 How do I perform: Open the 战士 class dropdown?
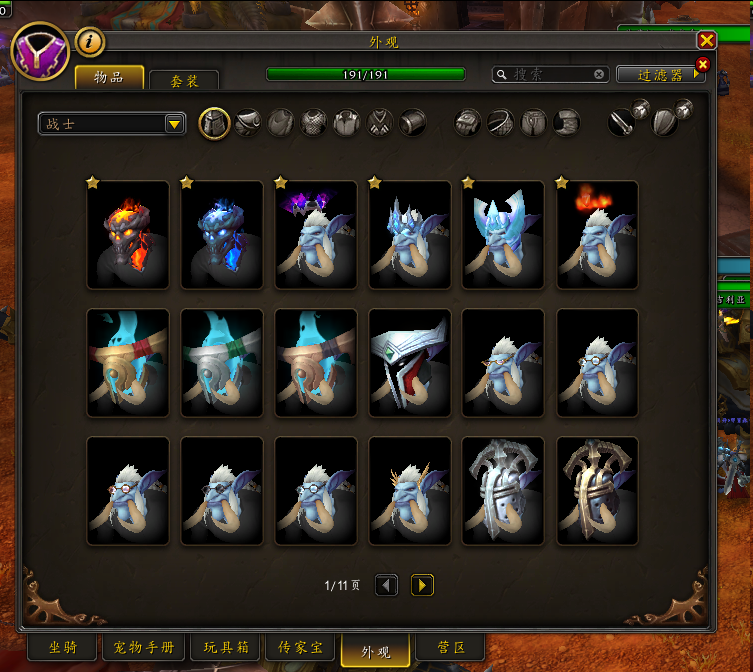112,123
